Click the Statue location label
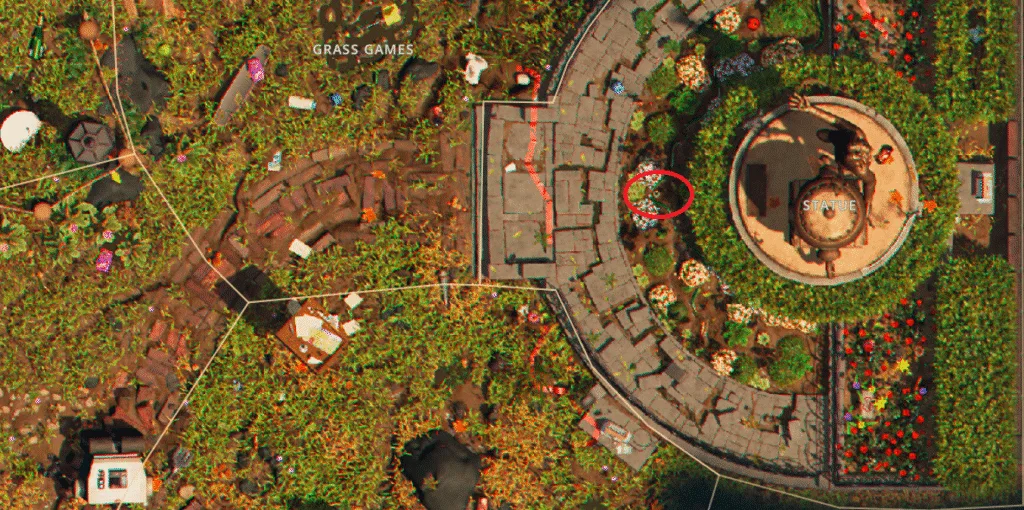The image size is (1024, 510). coord(829,205)
